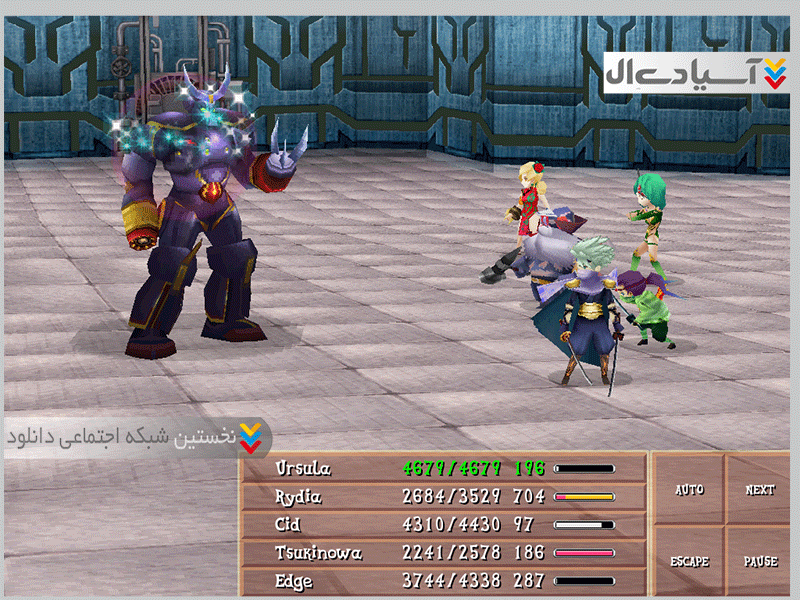800x600 pixels.
Task: Select the NEXT button
Action: pyautogui.click(x=760, y=490)
